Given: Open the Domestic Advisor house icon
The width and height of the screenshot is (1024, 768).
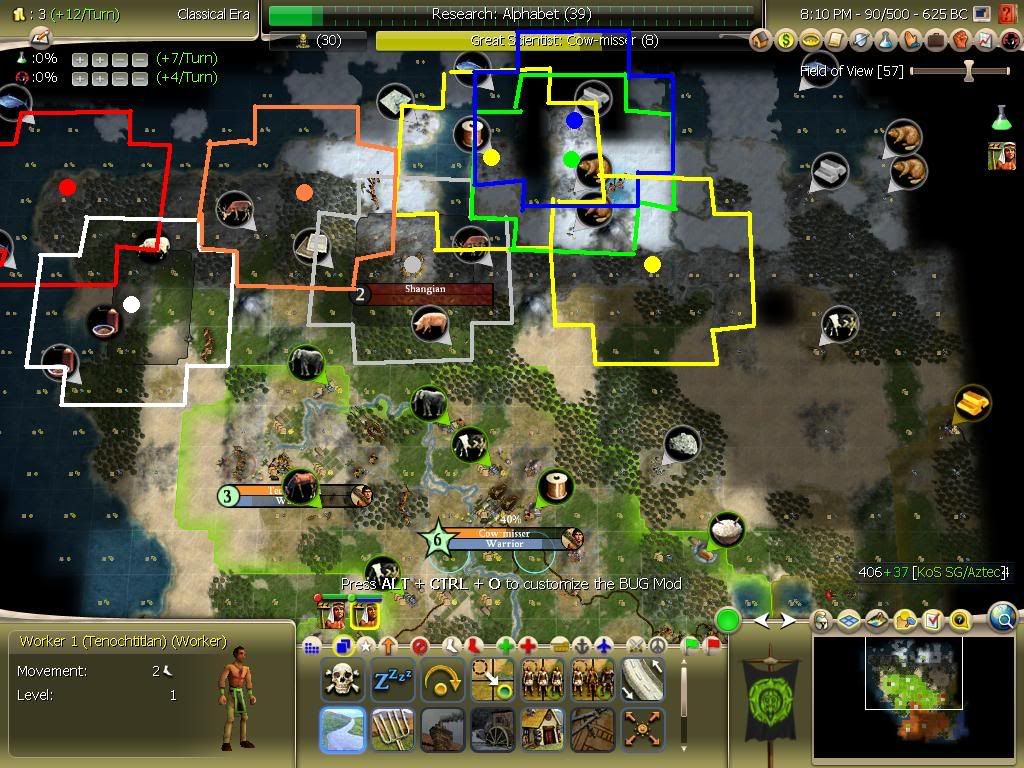Looking at the screenshot, I should (x=761, y=40).
